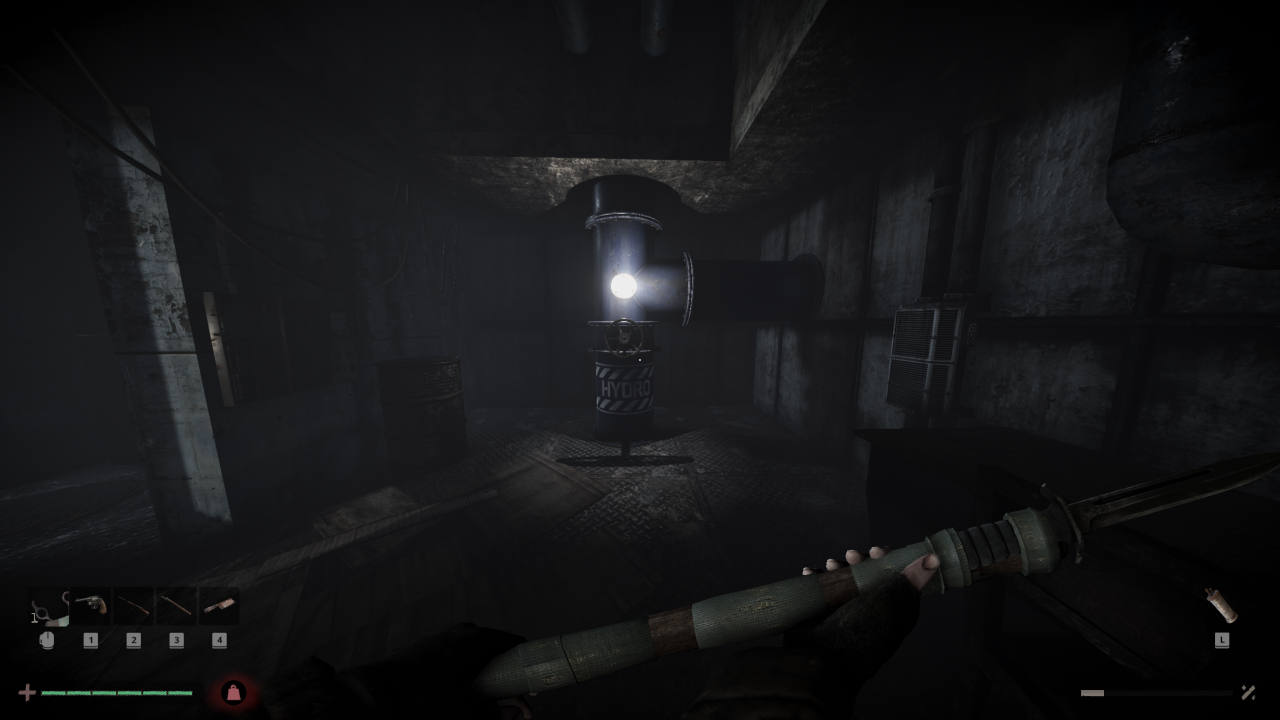
Task: Equip the long weapon in slot 3
Action: pos(176,606)
